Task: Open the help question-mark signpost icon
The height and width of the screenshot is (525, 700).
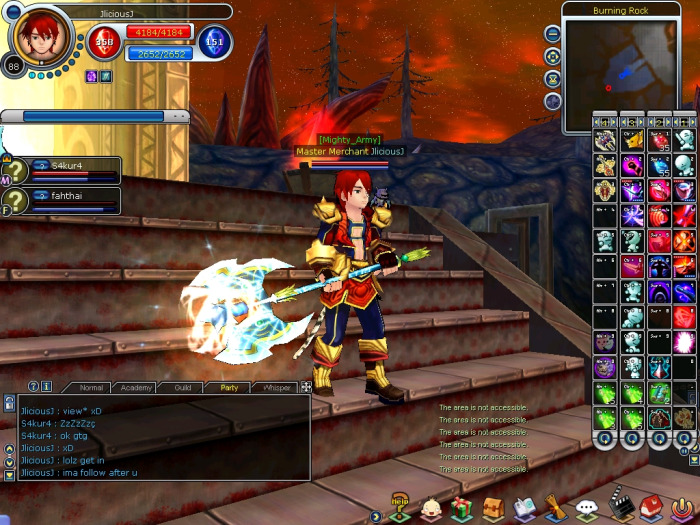Action: click(400, 507)
